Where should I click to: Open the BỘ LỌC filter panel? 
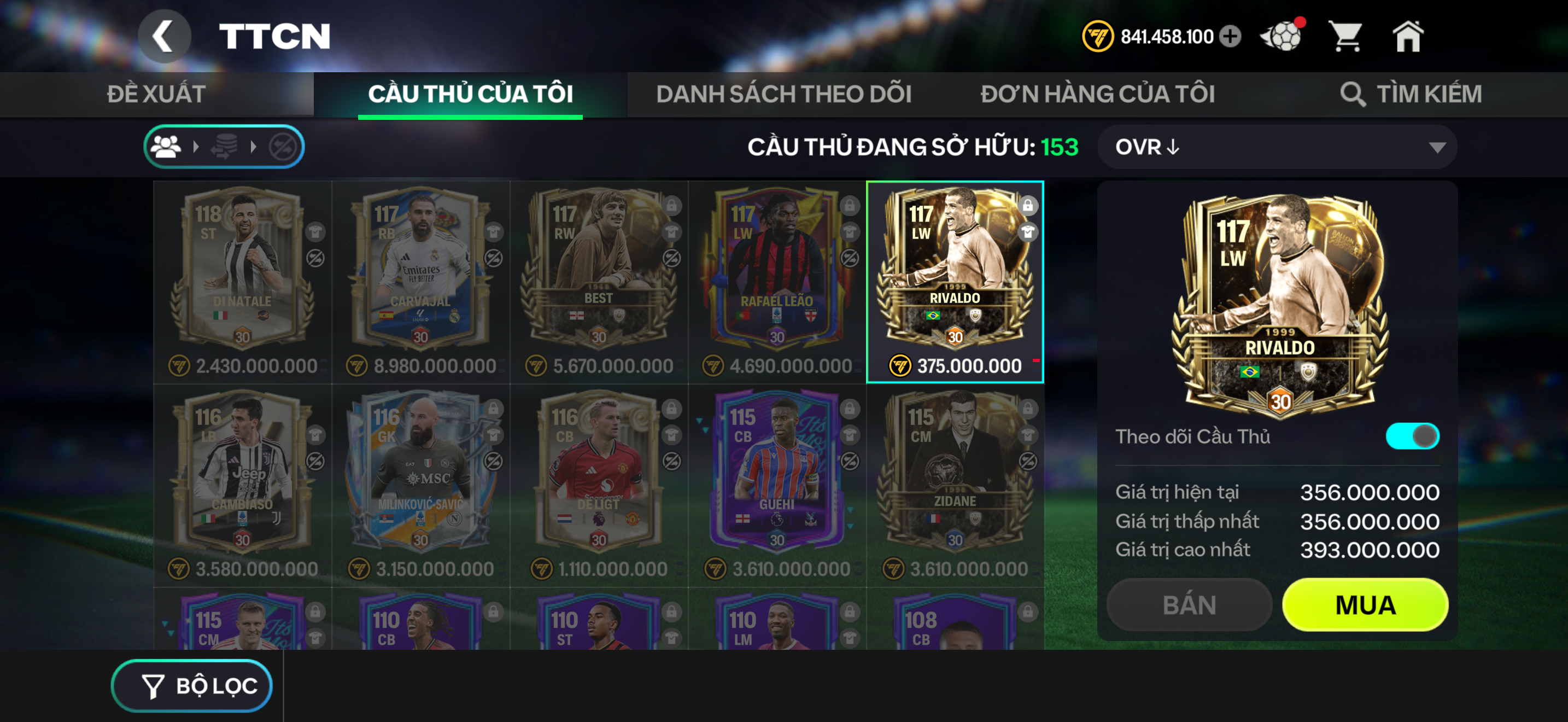pyautogui.click(x=192, y=685)
